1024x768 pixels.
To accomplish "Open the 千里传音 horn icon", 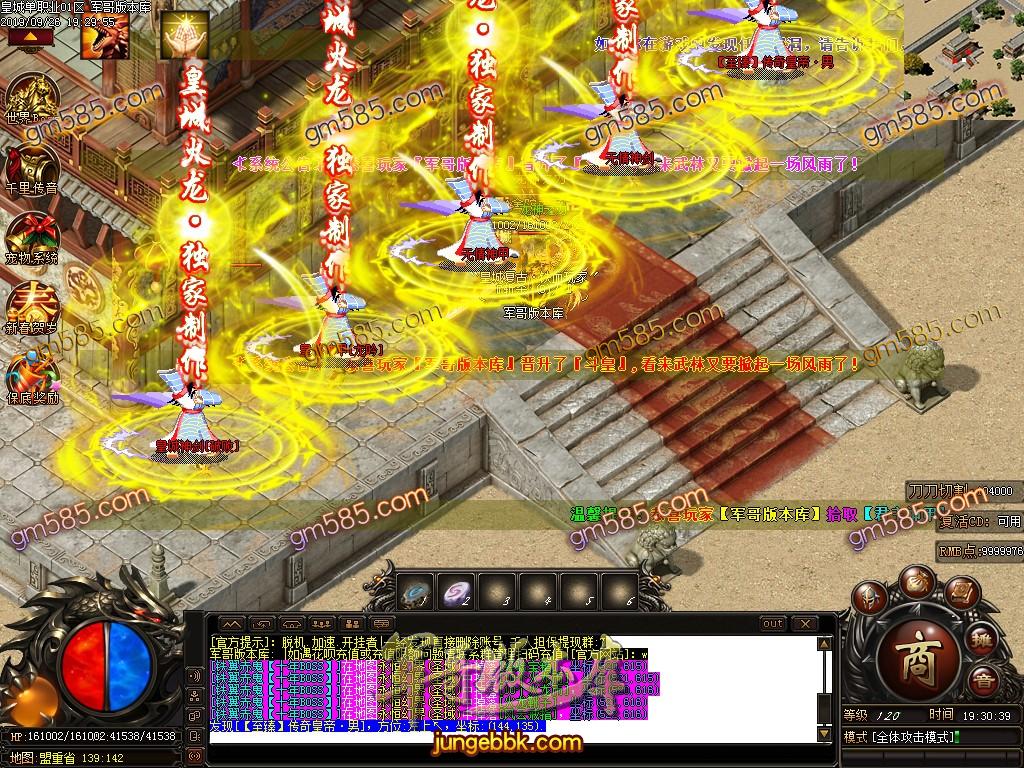I will coord(32,169).
